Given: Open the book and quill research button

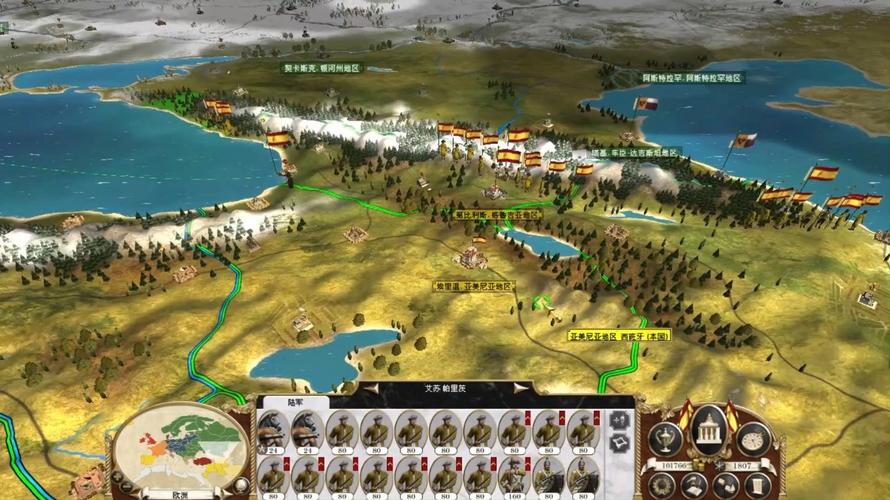Looking at the screenshot, I should pyautogui.click(x=693, y=485).
